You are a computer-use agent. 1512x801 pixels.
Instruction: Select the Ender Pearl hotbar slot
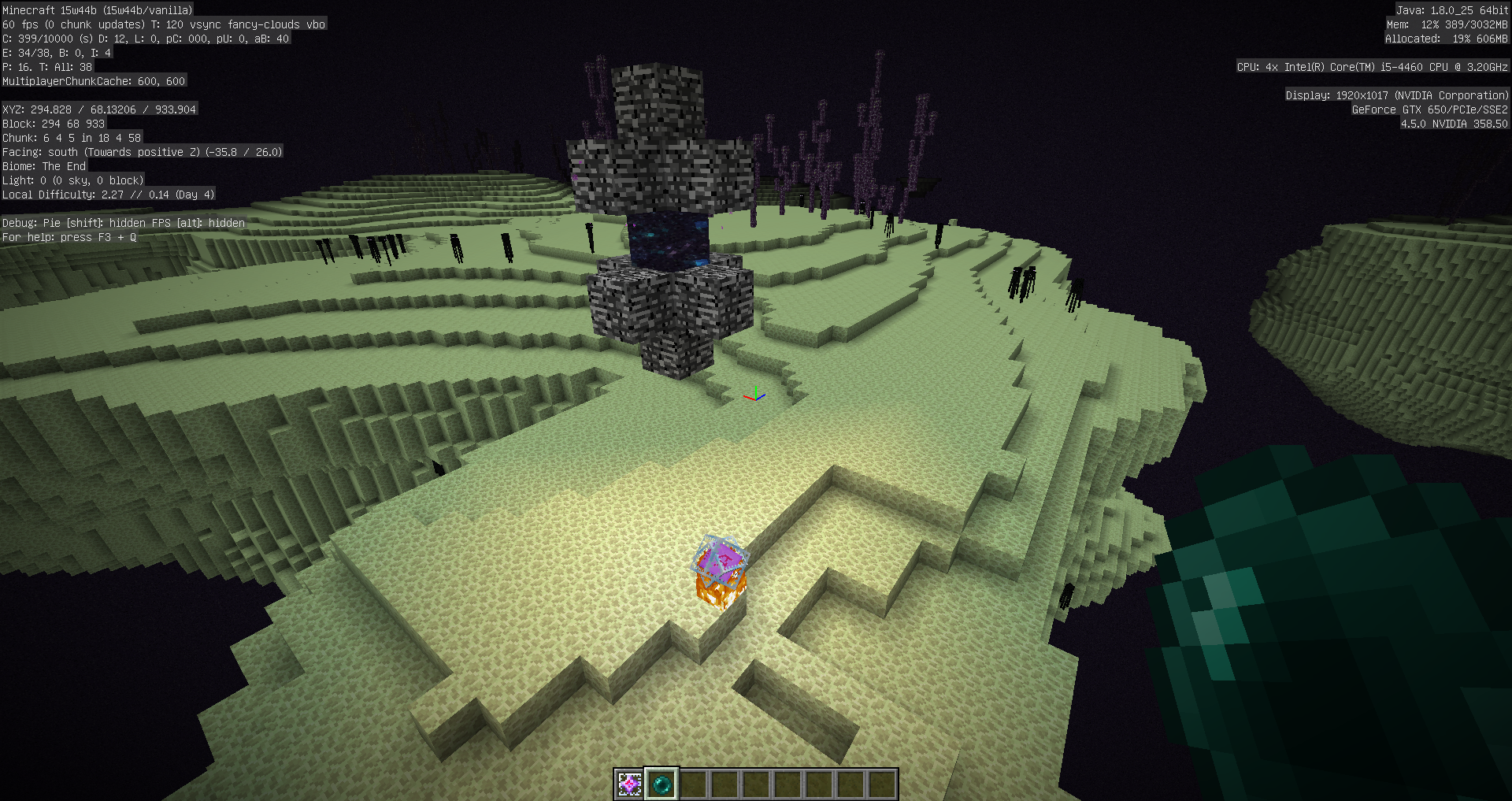click(x=661, y=784)
